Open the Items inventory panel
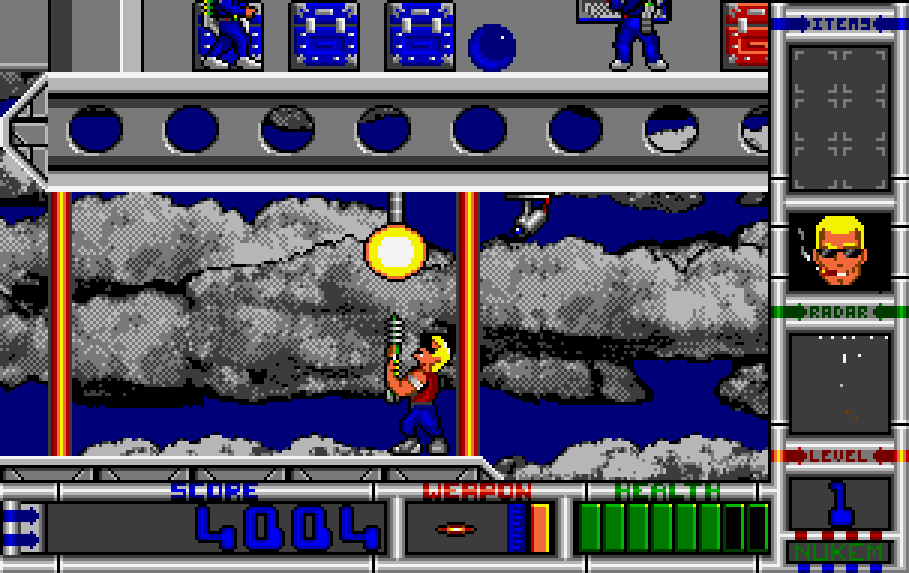The height and width of the screenshot is (573, 909). pyautogui.click(x=839, y=117)
